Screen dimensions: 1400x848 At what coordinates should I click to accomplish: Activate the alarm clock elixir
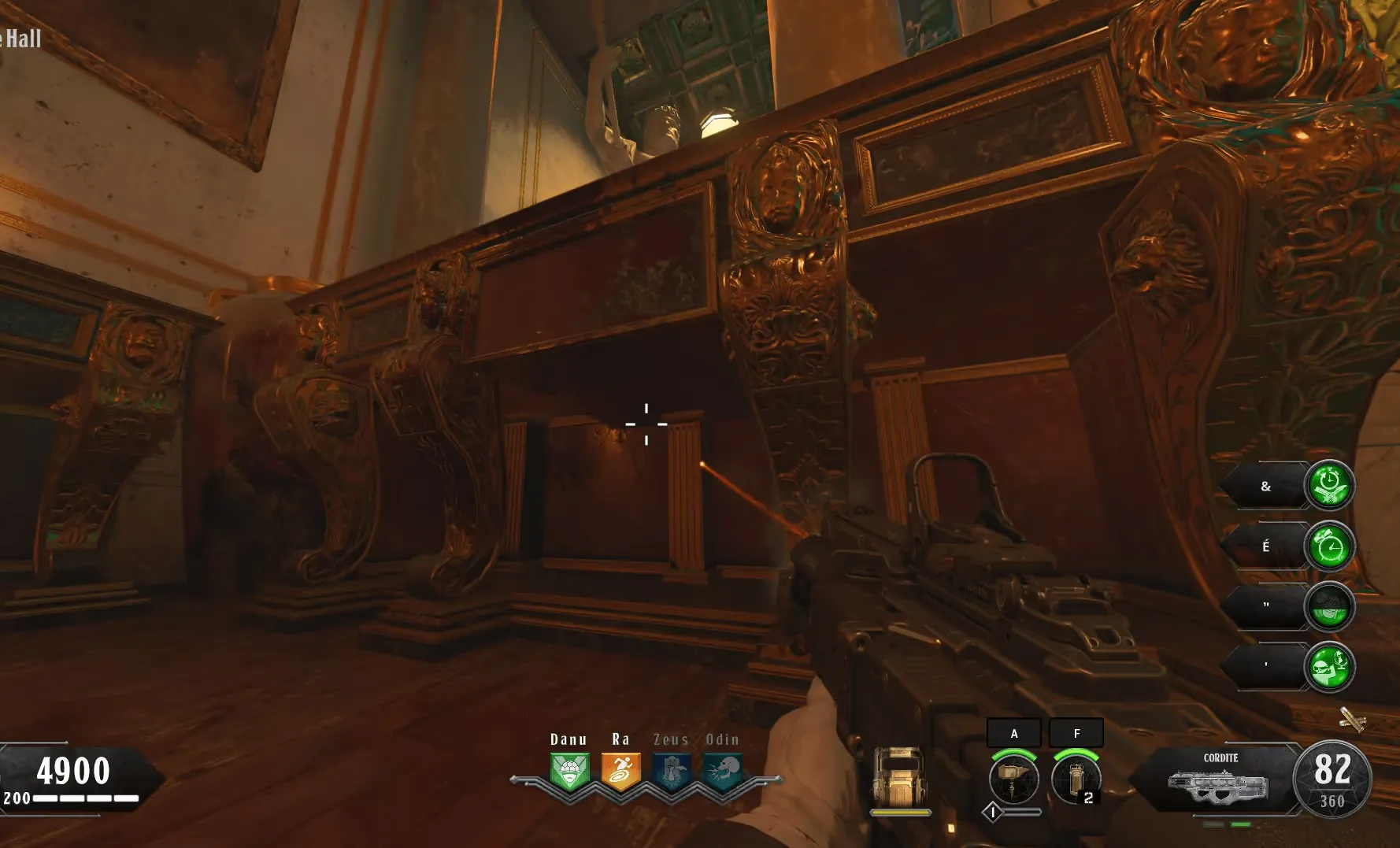[x=1329, y=546]
